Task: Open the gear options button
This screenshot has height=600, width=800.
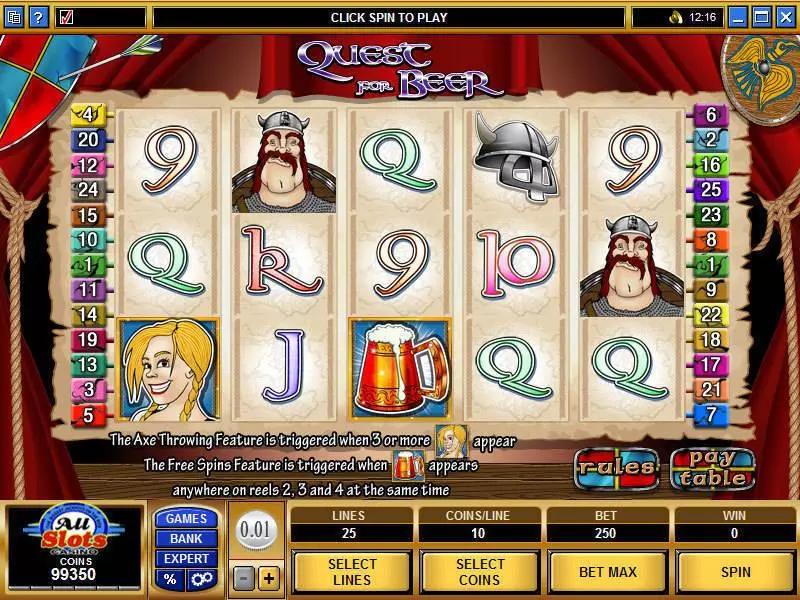Action: [x=200, y=579]
